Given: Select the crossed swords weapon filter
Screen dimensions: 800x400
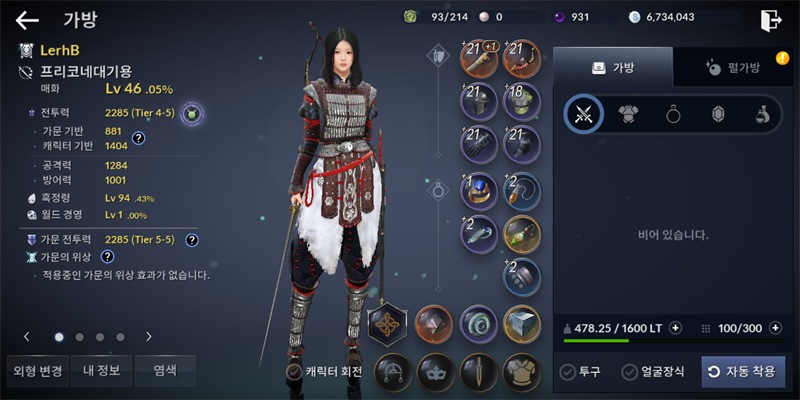Looking at the screenshot, I should 583,114.
